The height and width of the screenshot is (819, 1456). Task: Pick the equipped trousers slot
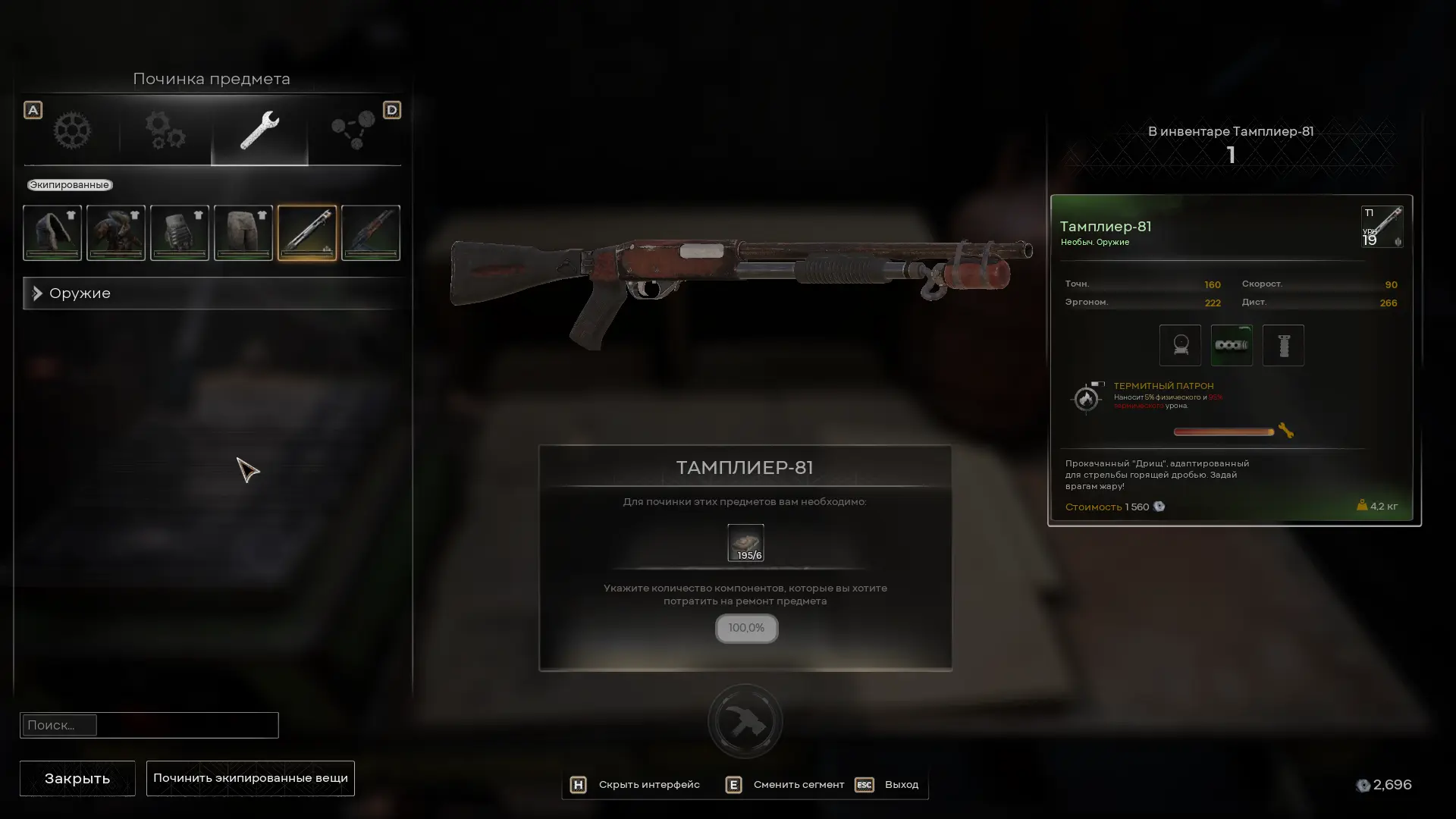(x=243, y=233)
